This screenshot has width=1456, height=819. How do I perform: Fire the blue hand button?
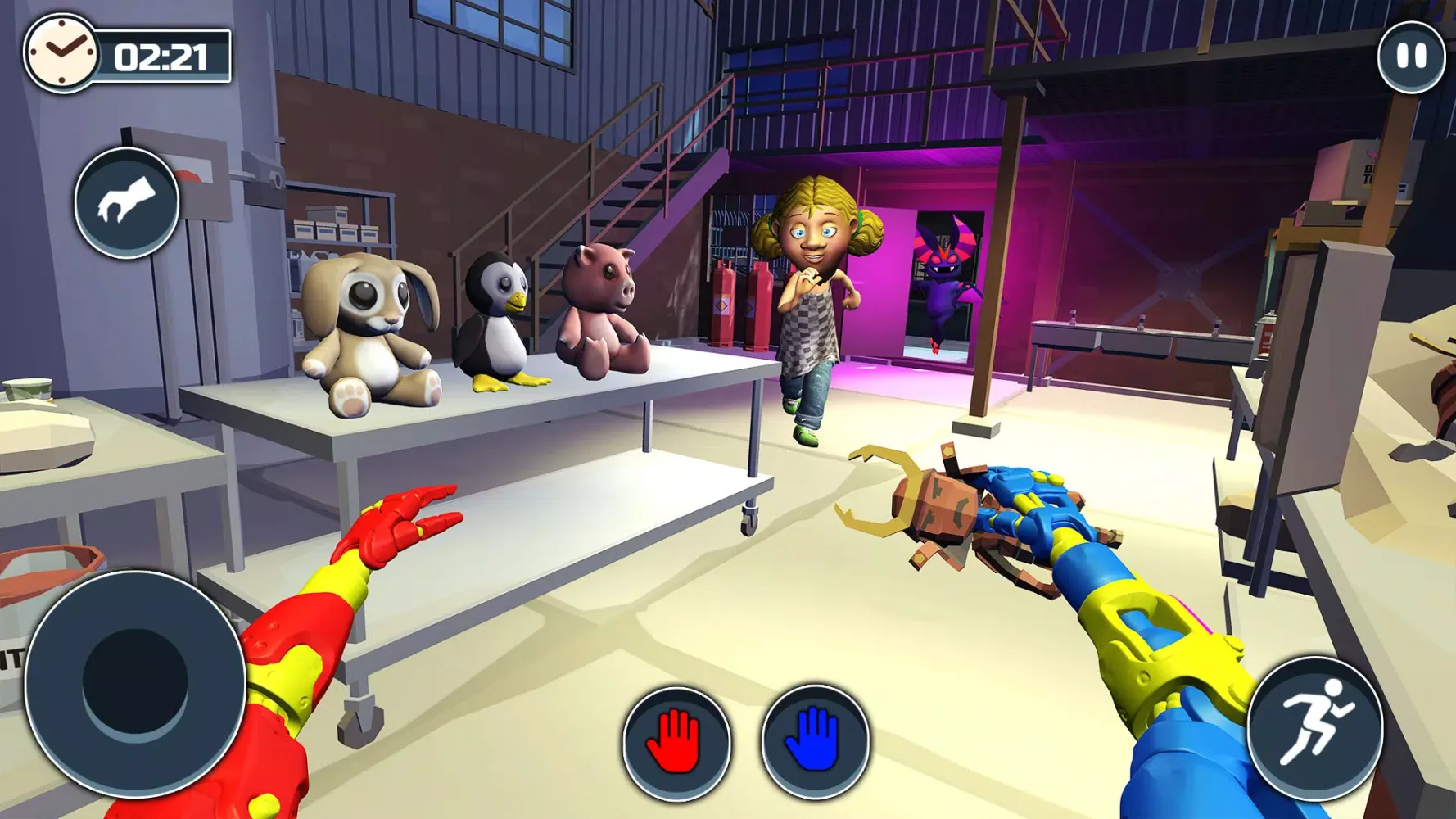[815, 741]
